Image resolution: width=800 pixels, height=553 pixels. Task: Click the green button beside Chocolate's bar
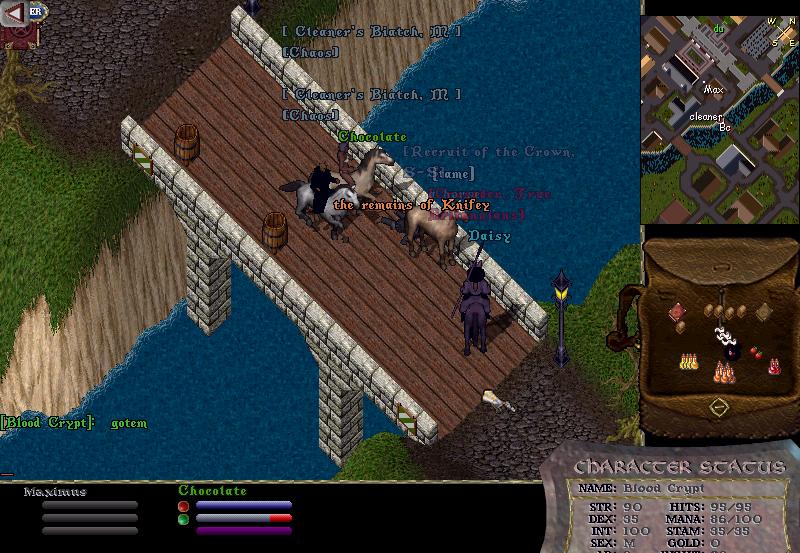click(183, 519)
